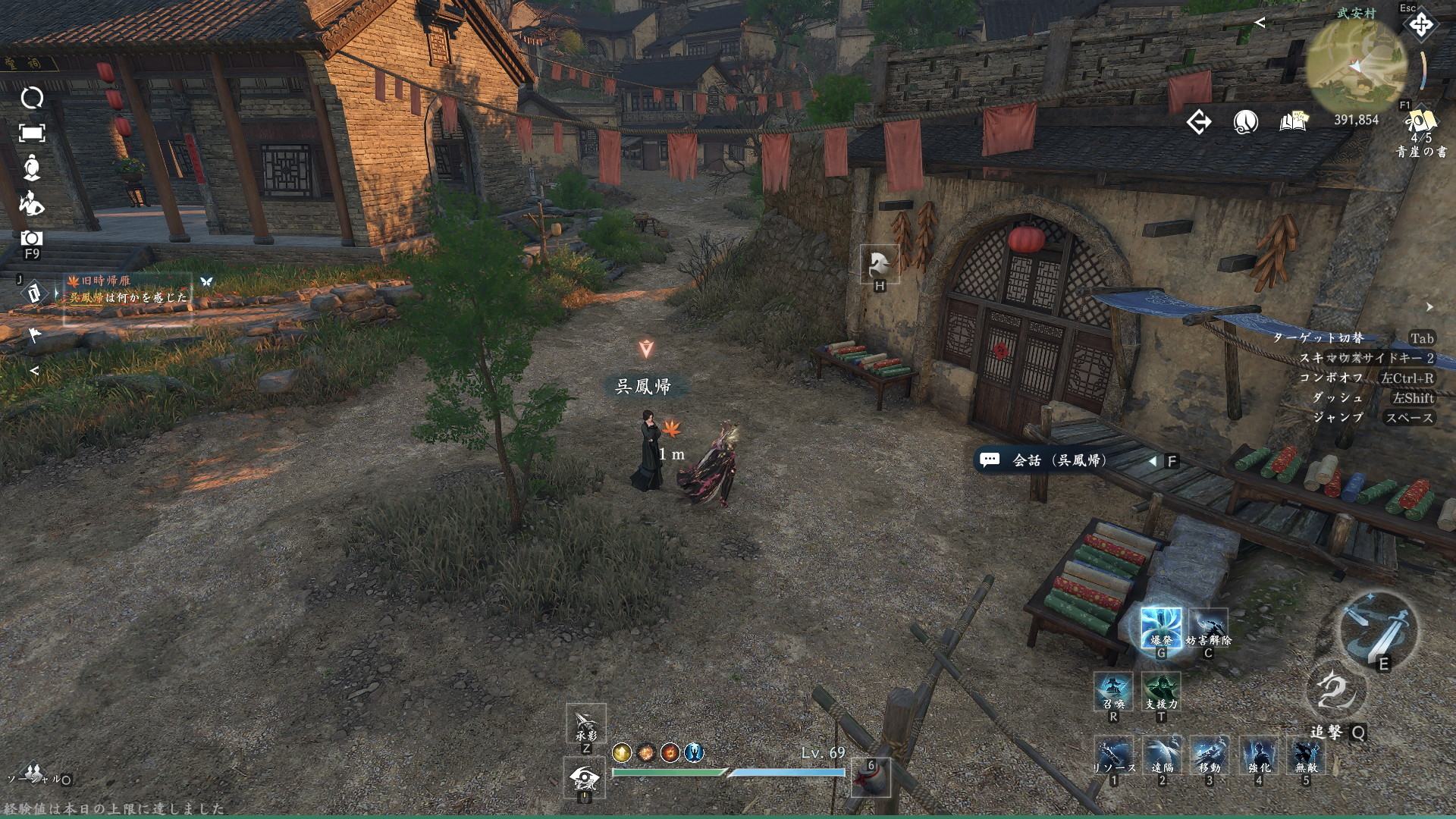
Task: Select the 承影 bow weapon slot
Action: pos(586,724)
